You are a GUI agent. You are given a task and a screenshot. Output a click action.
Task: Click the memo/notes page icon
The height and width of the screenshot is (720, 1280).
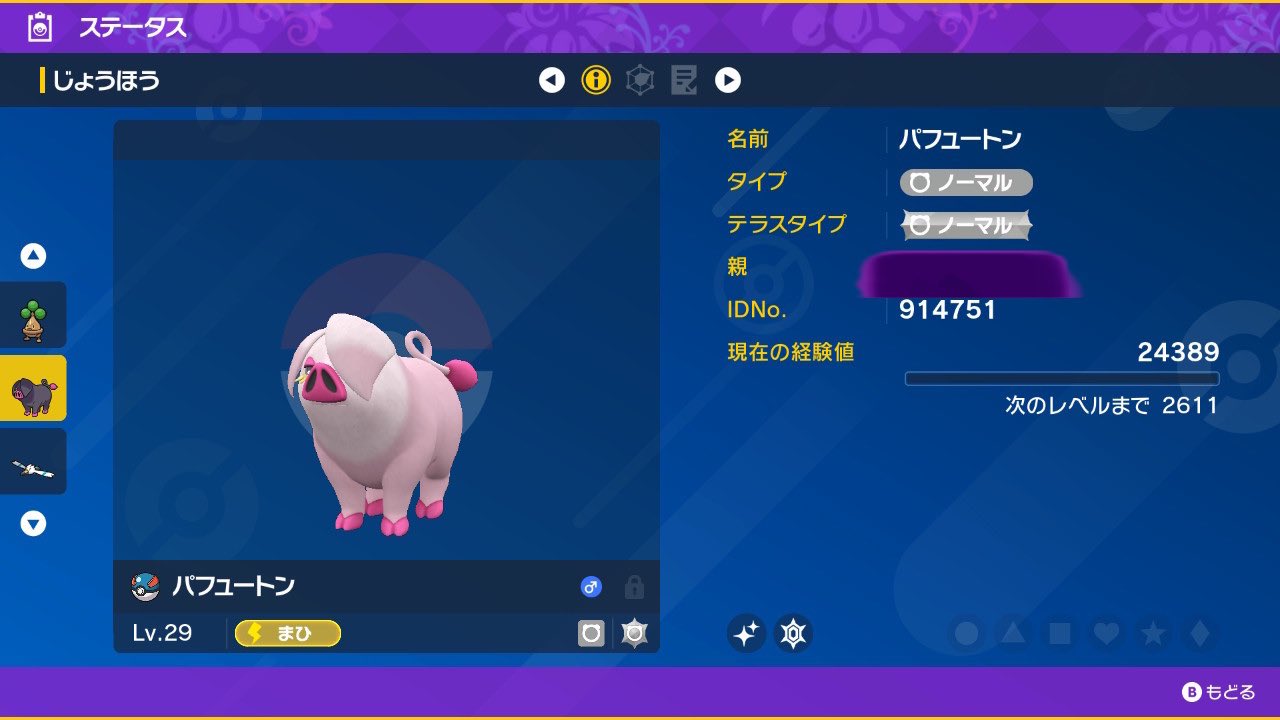[684, 80]
